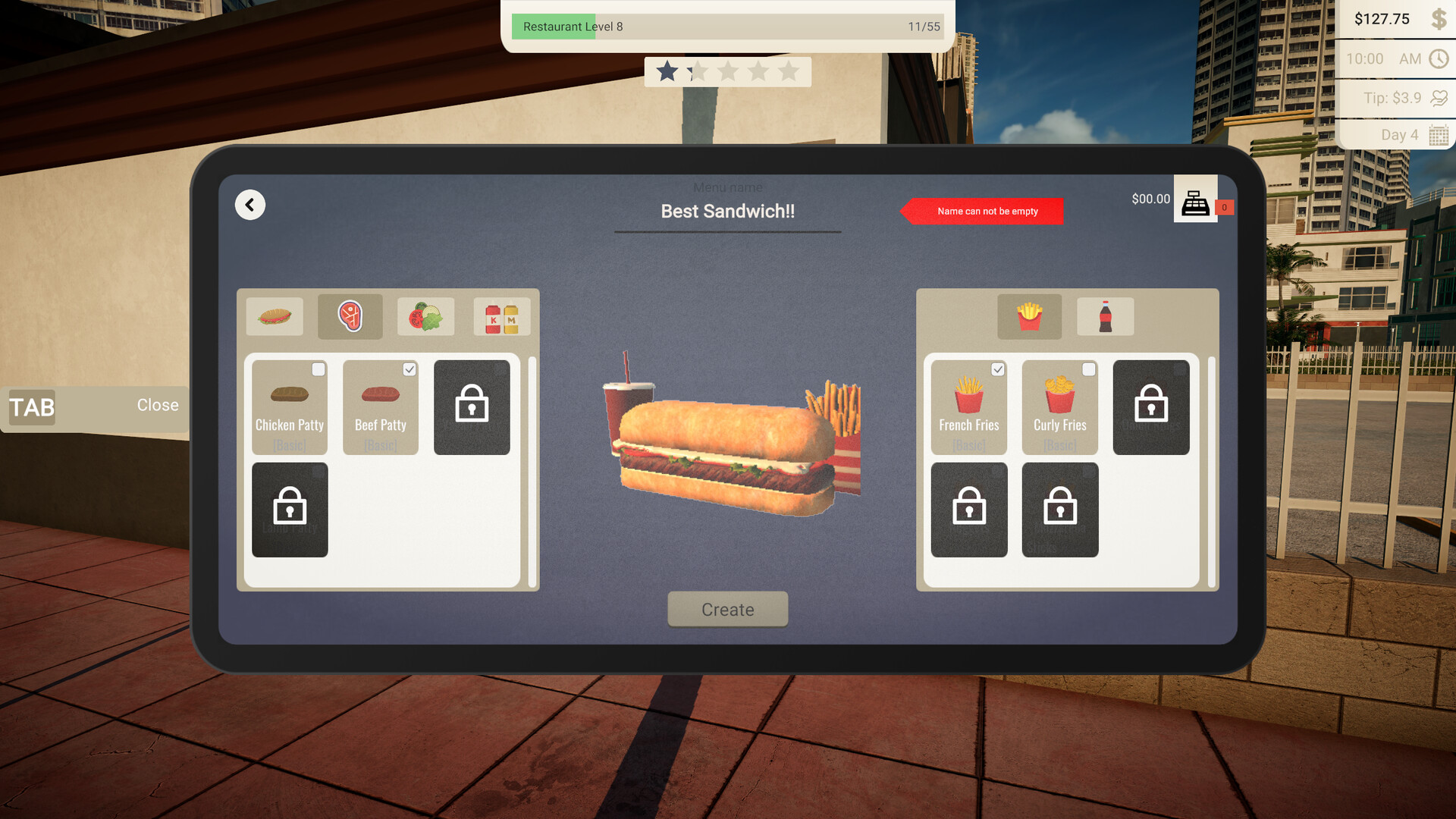Click the Best Sandwich!! name field
The width and height of the screenshot is (1456, 819).
coord(727,211)
